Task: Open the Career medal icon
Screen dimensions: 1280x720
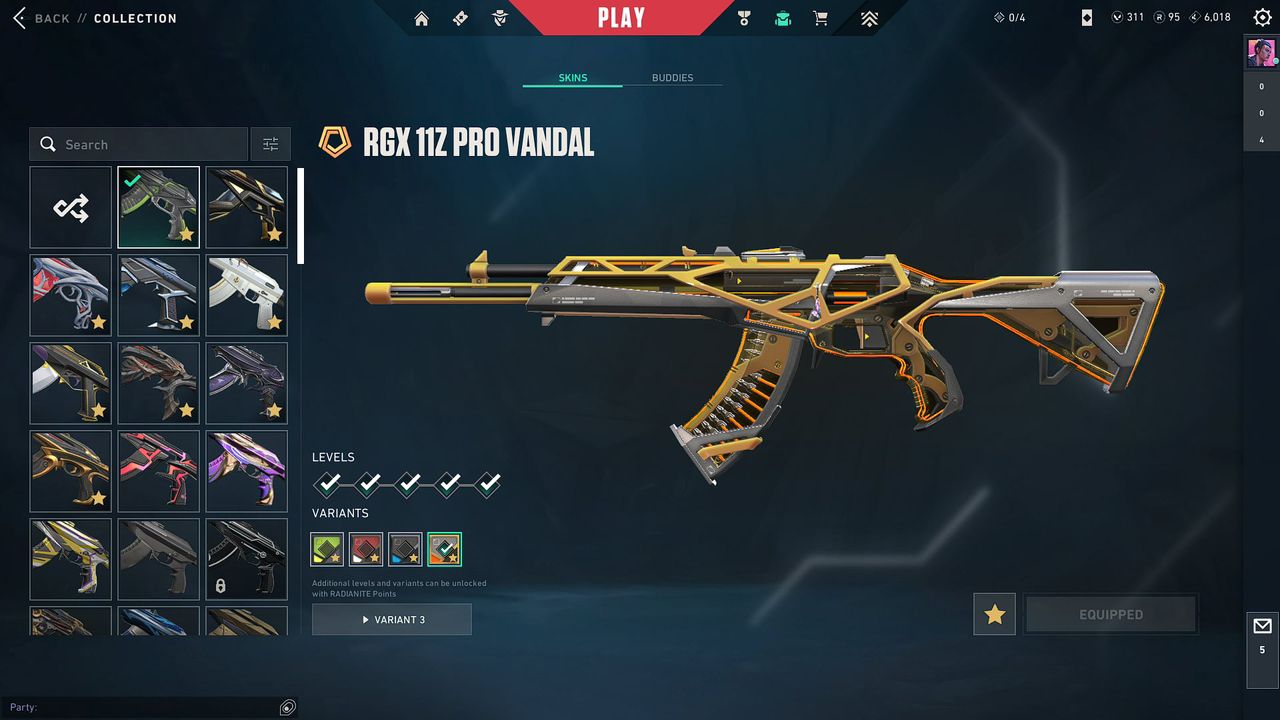Action: coord(743,17)
